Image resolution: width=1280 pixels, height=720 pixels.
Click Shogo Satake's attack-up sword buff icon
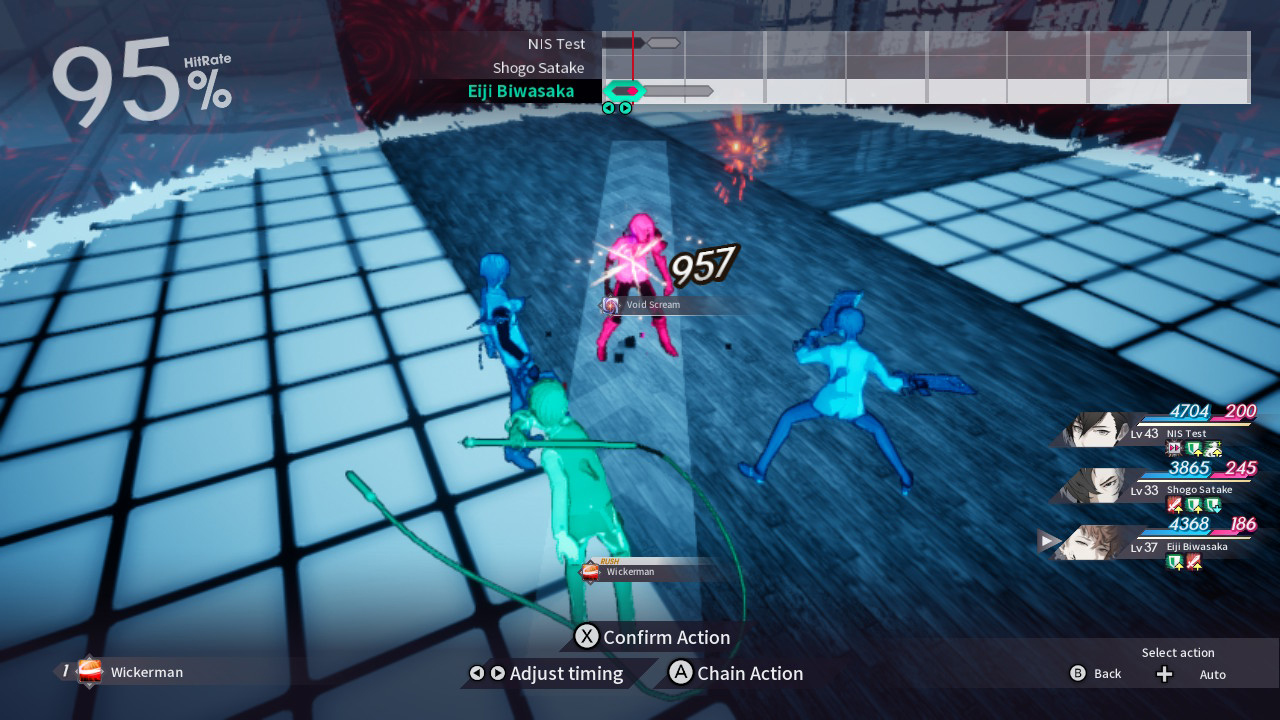click(1173, 504)
